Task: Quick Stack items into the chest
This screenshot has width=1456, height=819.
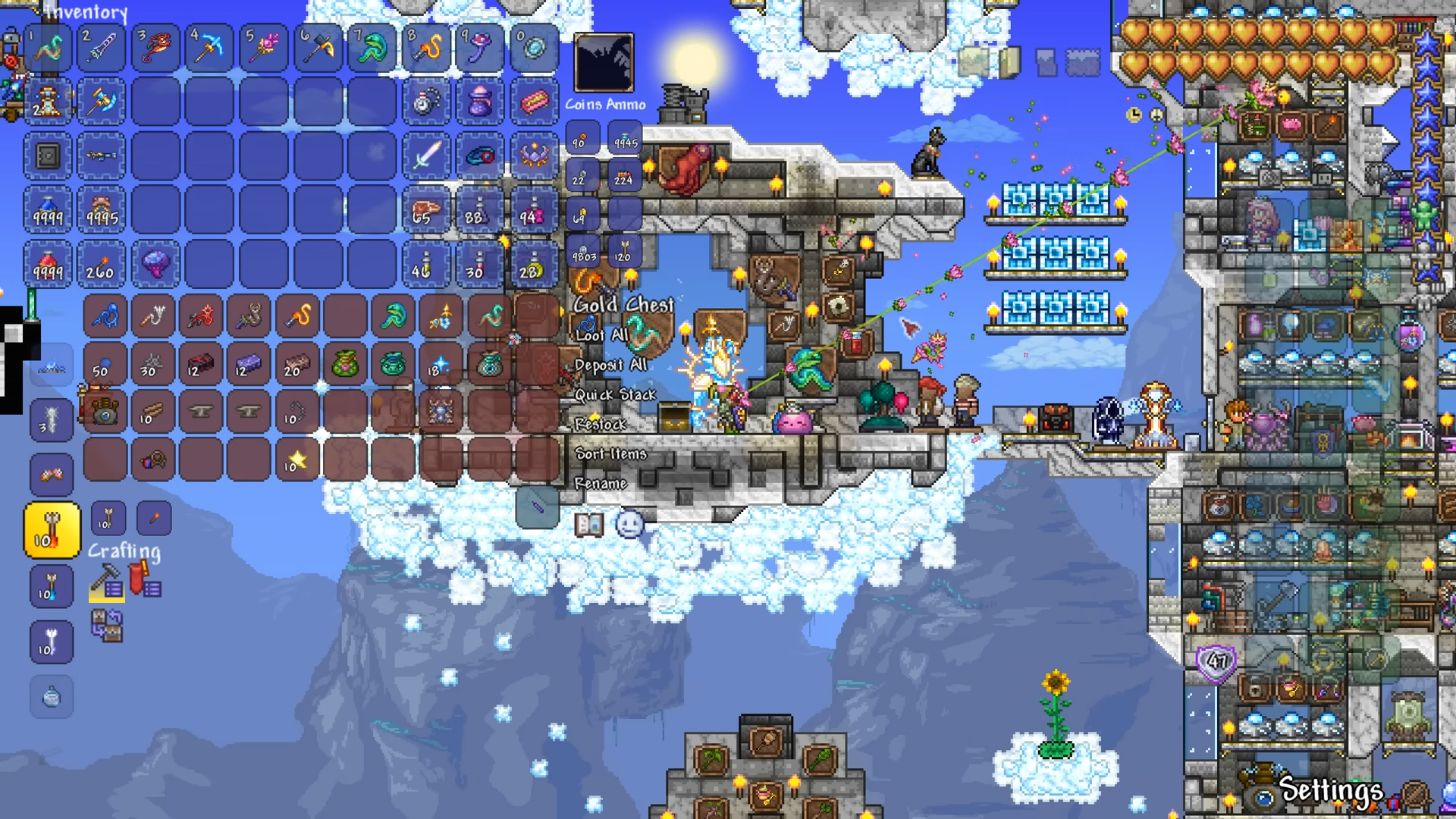Action: click(x=614, y=395)
